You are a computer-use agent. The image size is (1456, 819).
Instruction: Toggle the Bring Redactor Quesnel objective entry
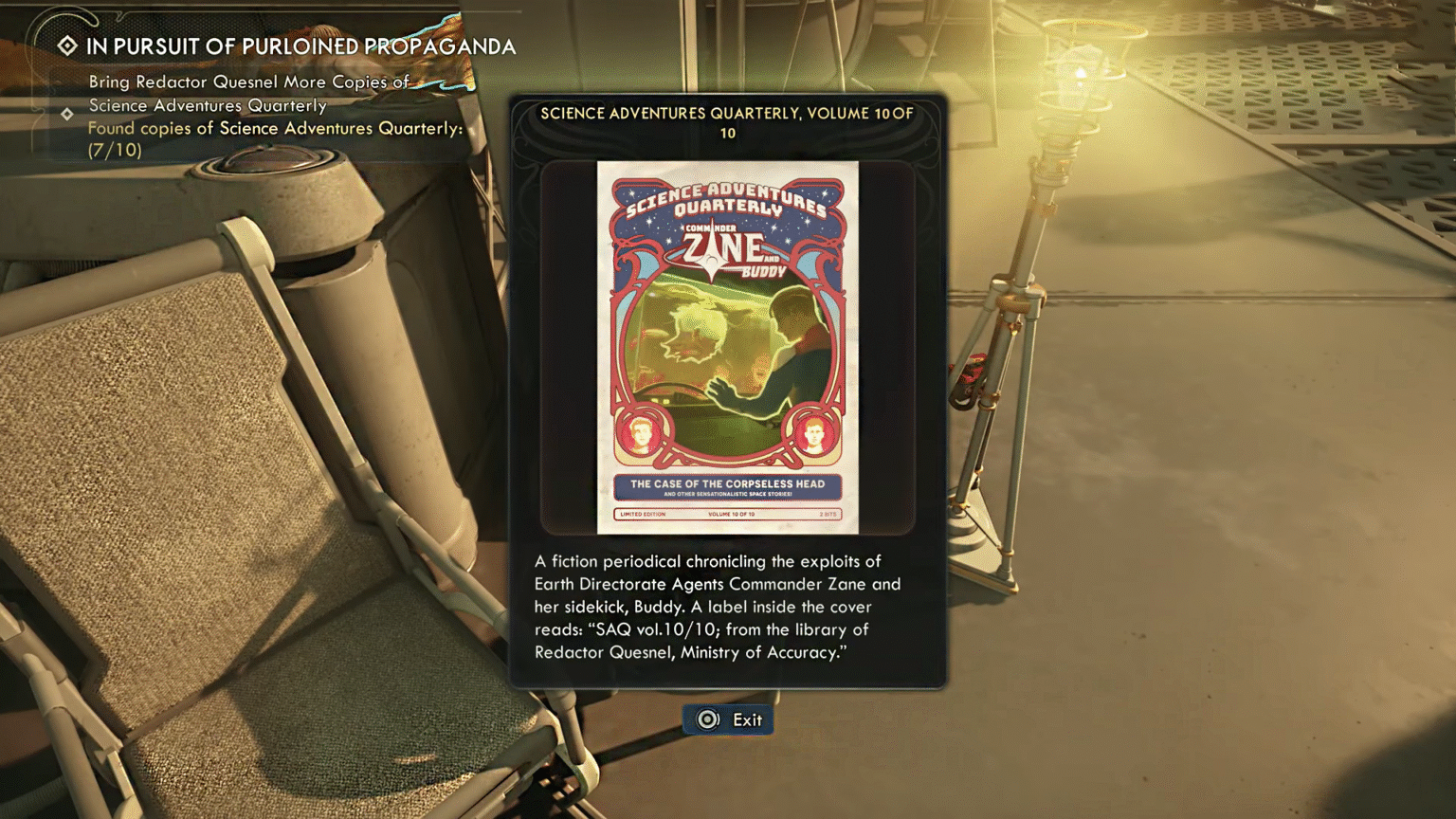click(x=248, y=92)
